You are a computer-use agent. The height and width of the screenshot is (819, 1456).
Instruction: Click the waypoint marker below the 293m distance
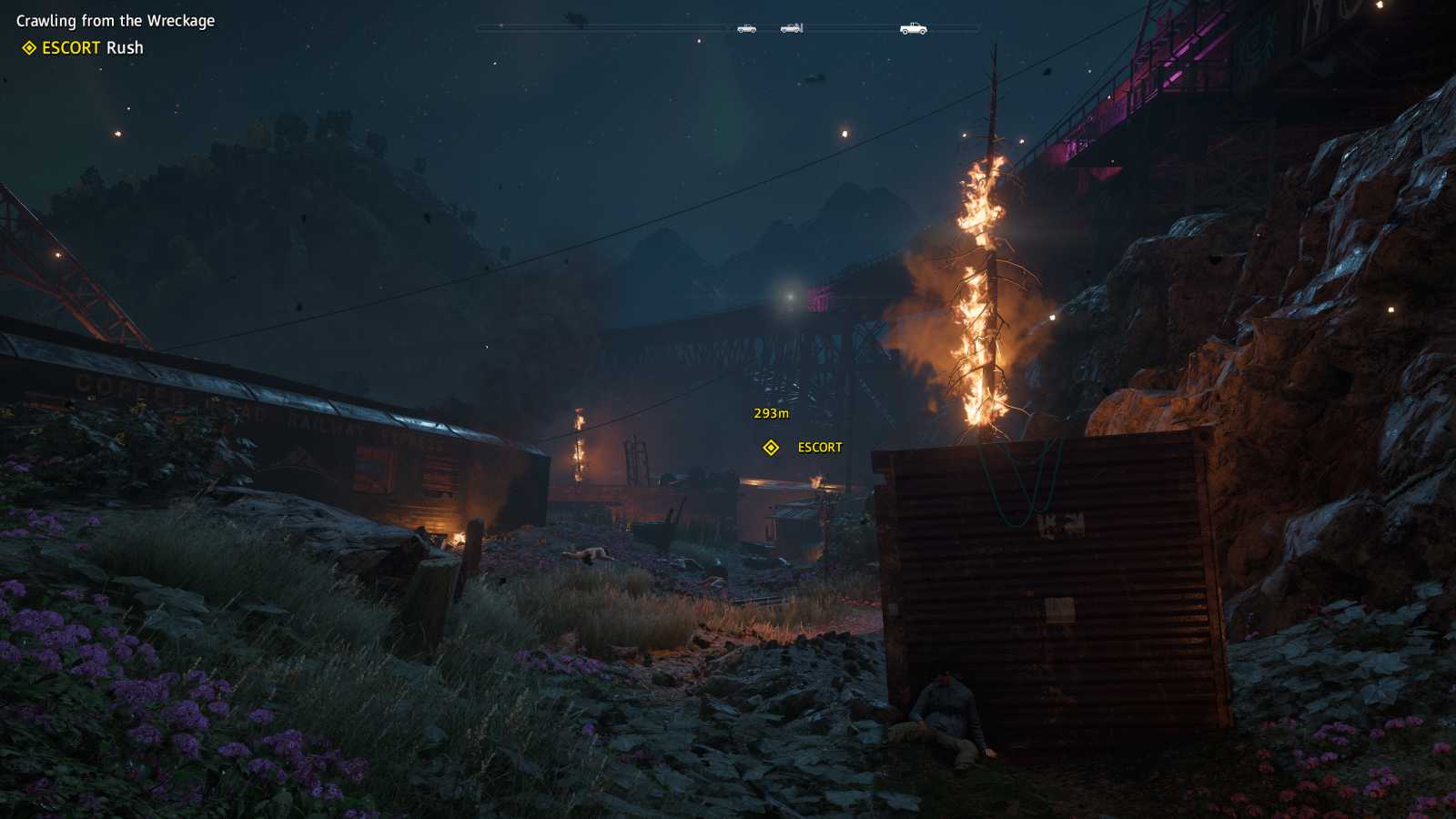click(x=772, y=447)
